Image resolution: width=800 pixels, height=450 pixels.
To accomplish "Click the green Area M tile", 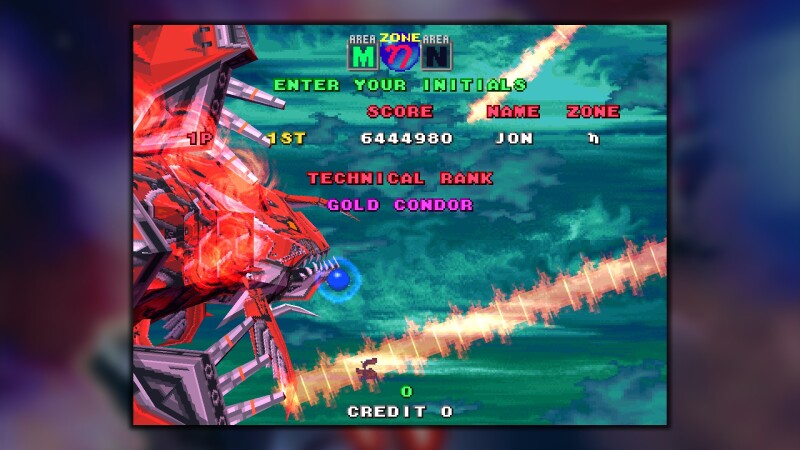I will 361,56.
